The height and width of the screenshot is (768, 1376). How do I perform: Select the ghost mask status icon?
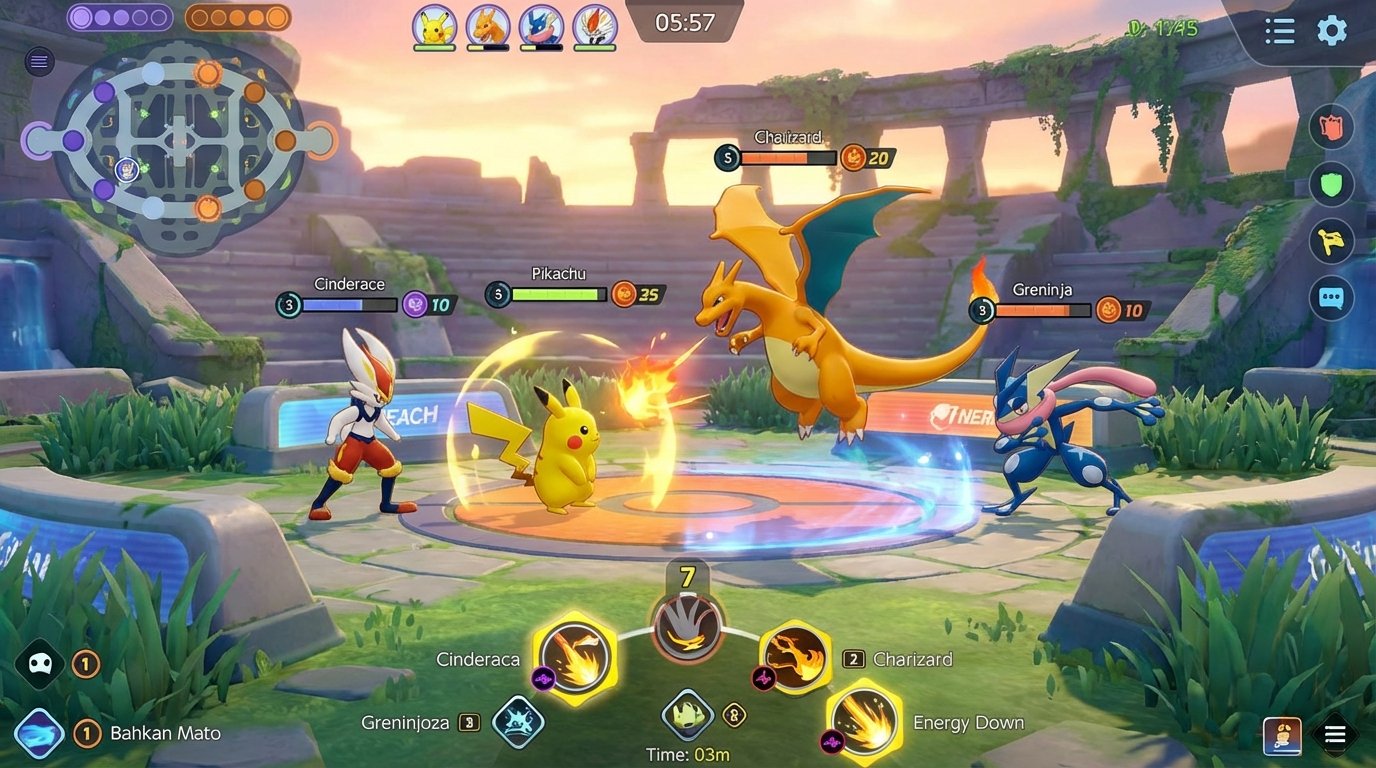point(39,663)
